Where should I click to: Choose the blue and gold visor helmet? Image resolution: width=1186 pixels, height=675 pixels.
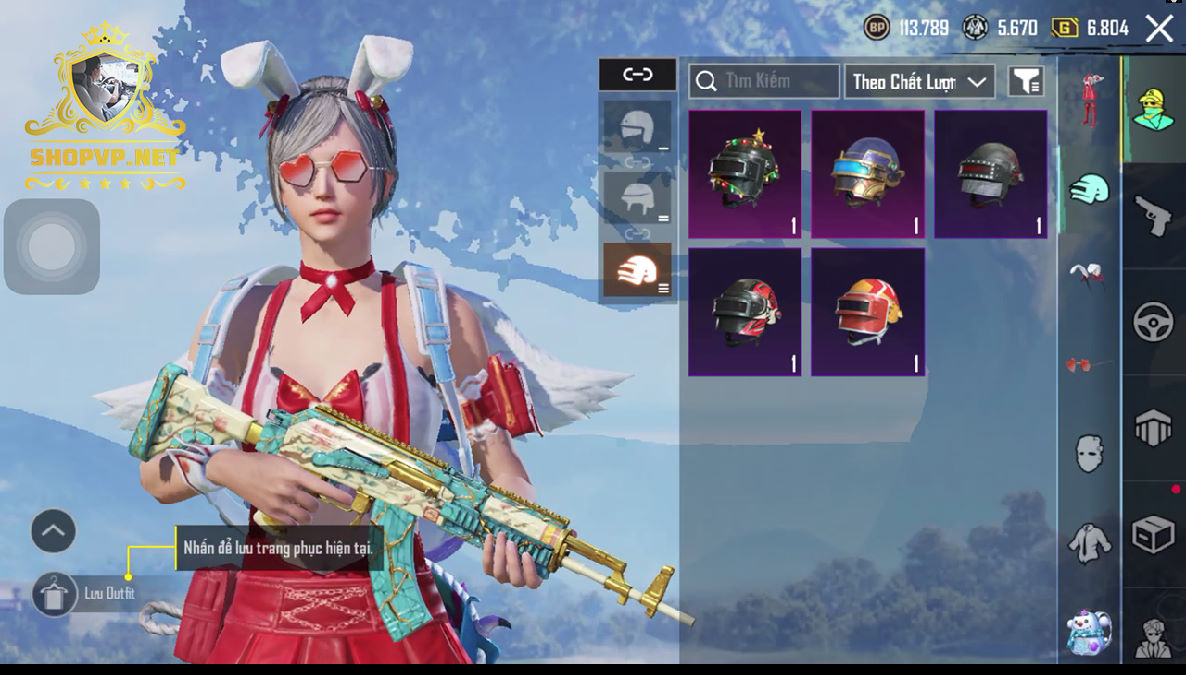867,174
